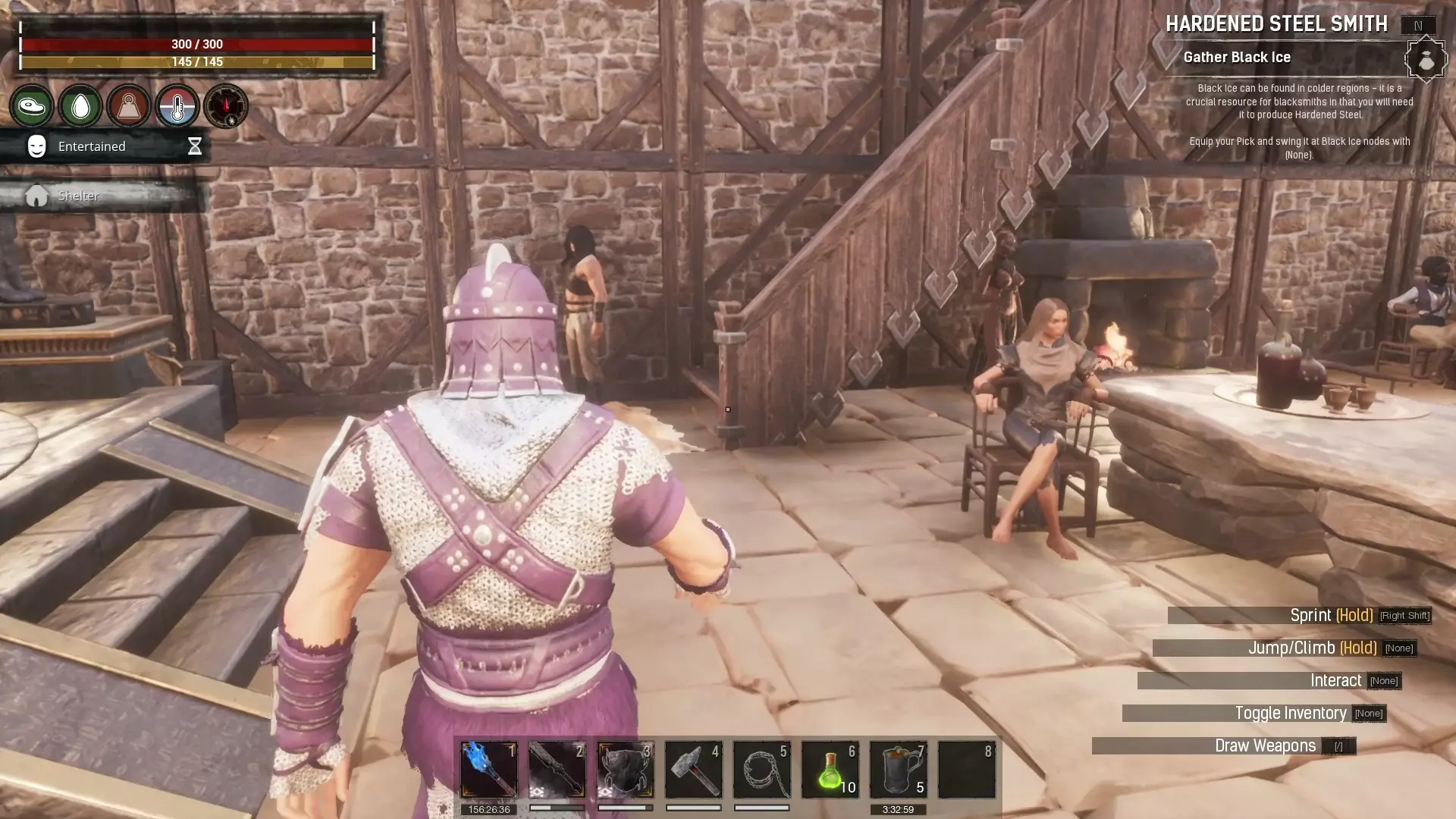Select the tankard drink hotbar slot
This screenshot has width=1456, height=819.
(x=899, y=770)
